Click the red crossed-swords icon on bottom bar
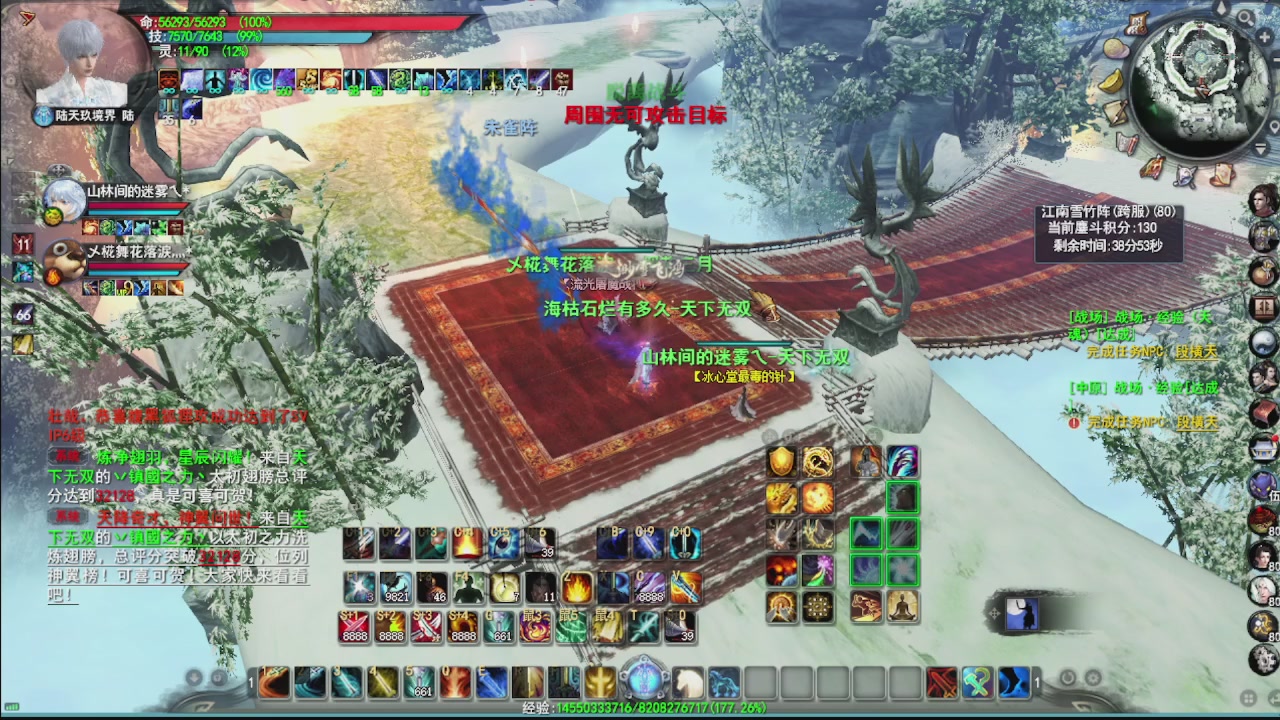Image resolution: width=1280 pixels, height=720 pixels. click(x=941, y=683)
